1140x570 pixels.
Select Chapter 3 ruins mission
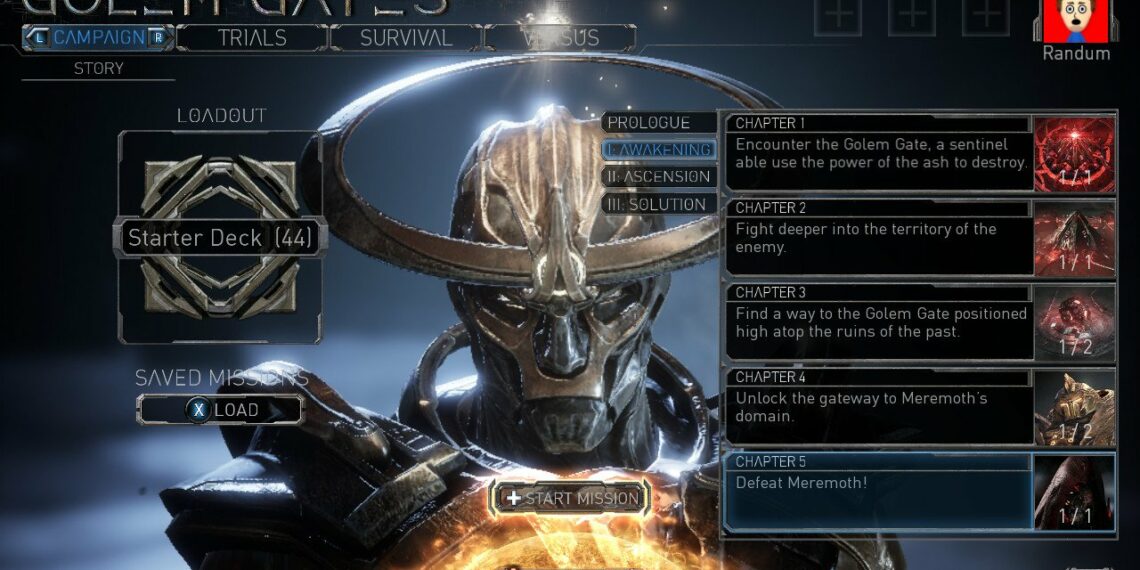pyautogui.click(x=880, y=322)
